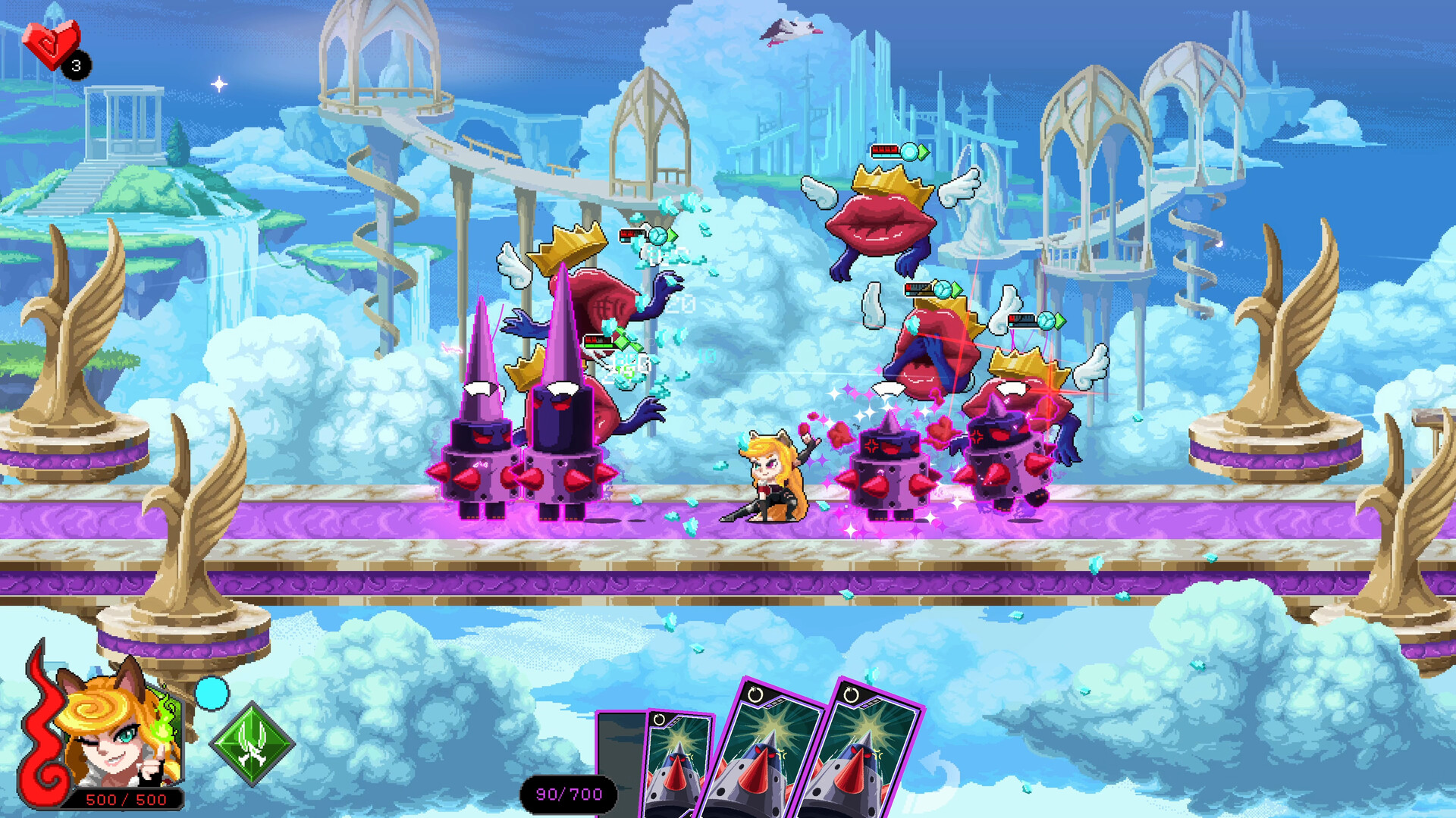
Task: Click the winged lips enemy's health bar
Action: 884,150
